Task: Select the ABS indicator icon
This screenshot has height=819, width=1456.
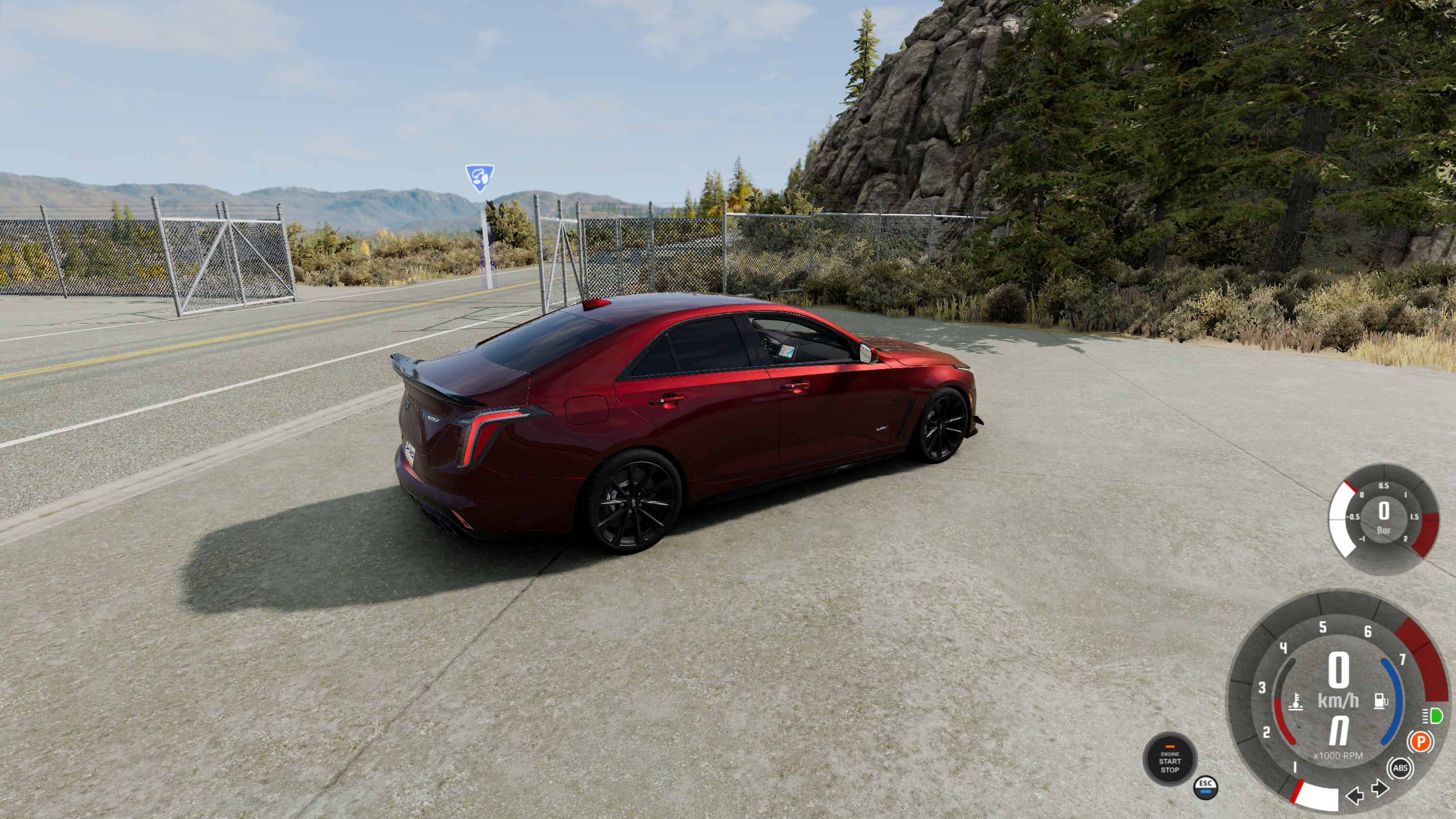Action: [x=1400, y=768]
